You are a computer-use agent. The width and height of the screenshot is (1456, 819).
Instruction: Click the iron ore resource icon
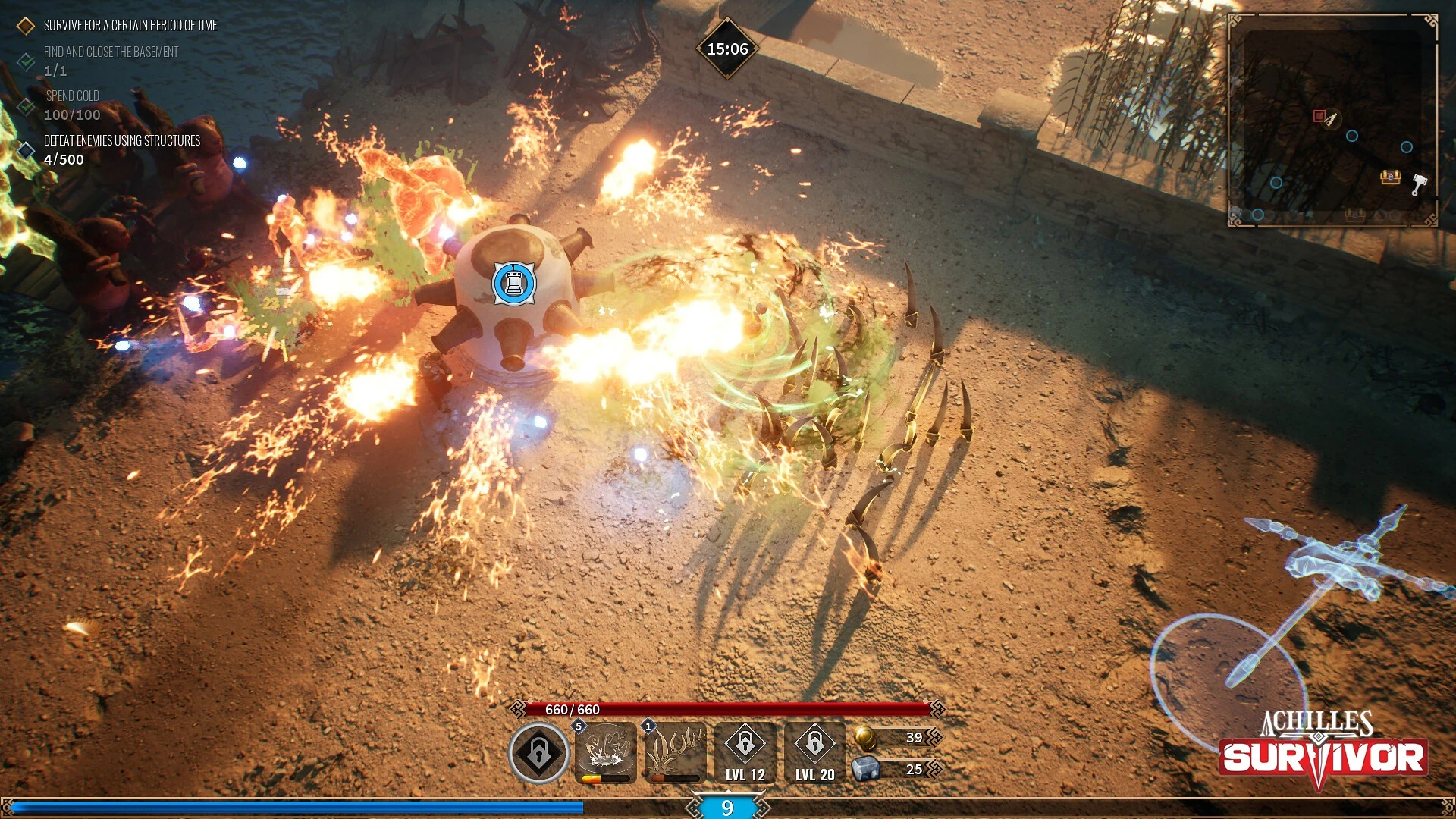click(865, 769)
